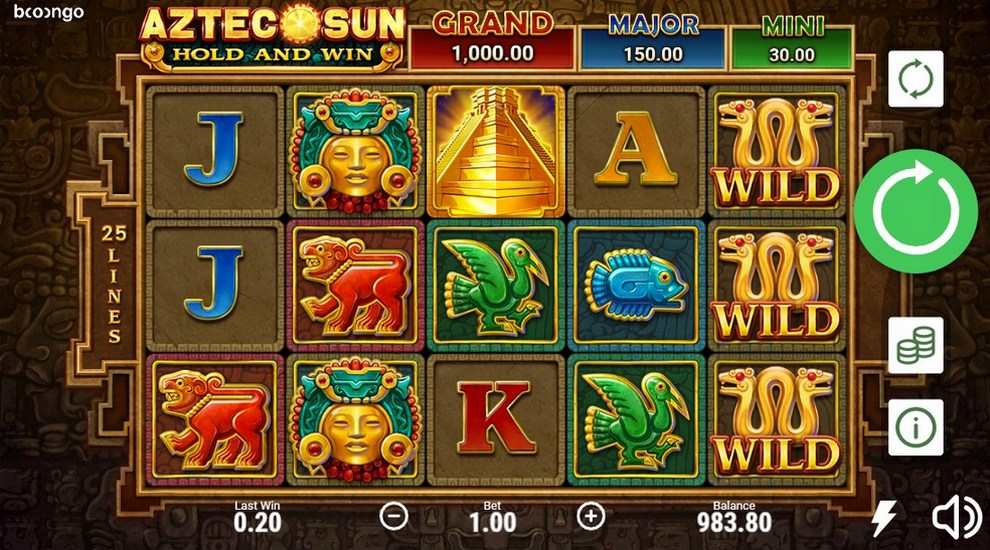Decrease the bet with the minus button
This screenshot has width=990, height=550.
tap(394, 516)
